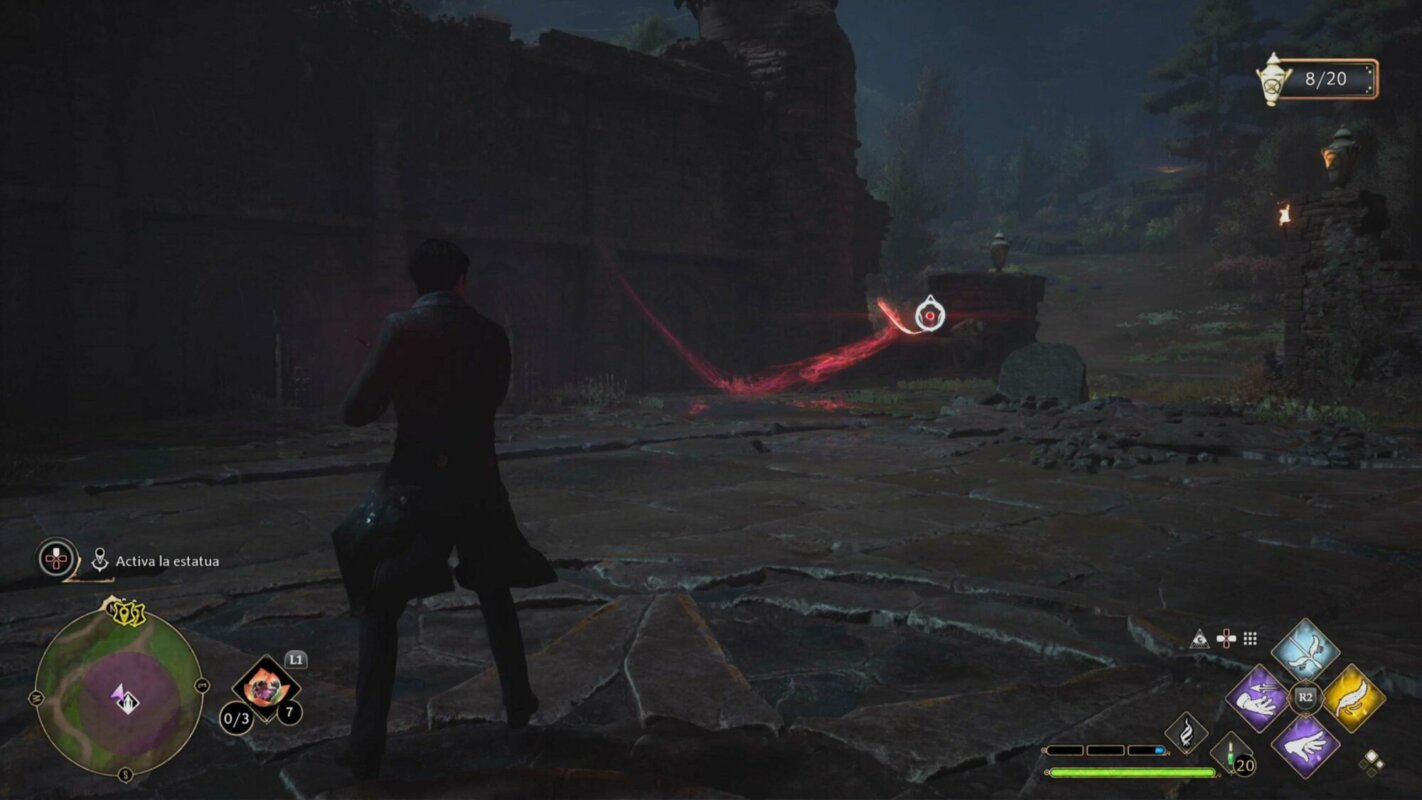Activate the yellow feather Levioso spell

point(1353,697)
